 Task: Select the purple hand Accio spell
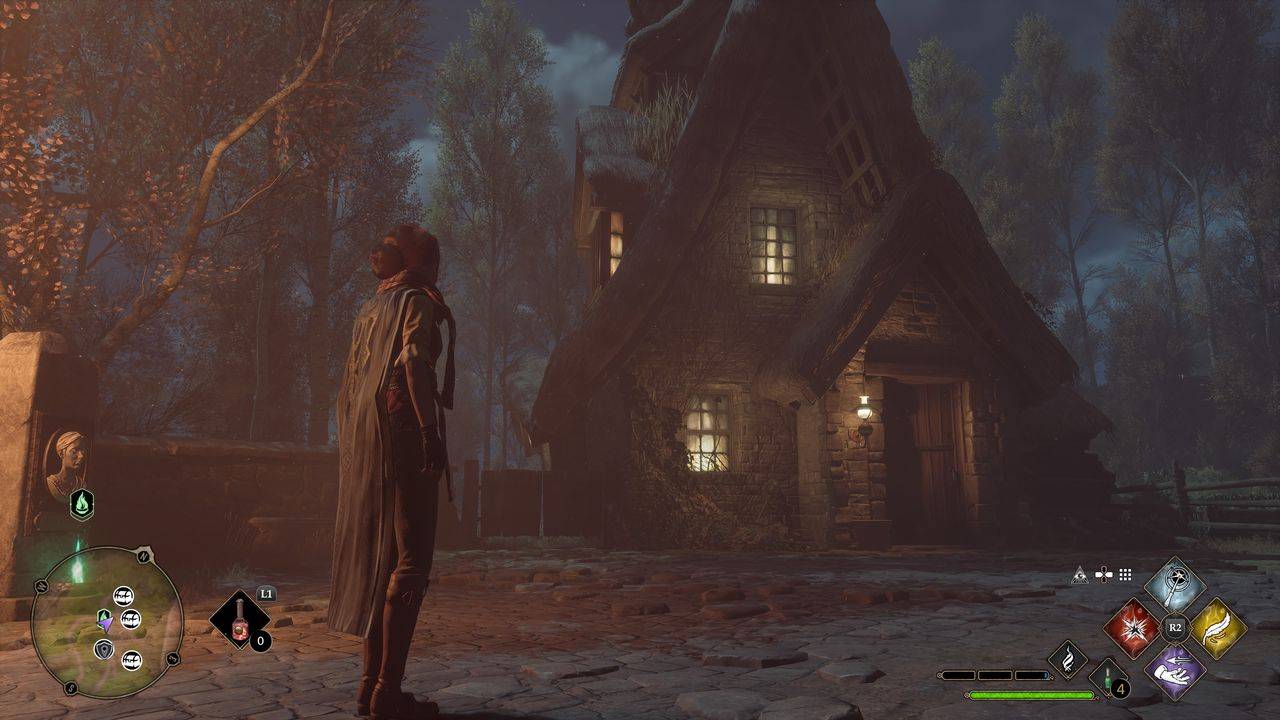pos(1175,671)
